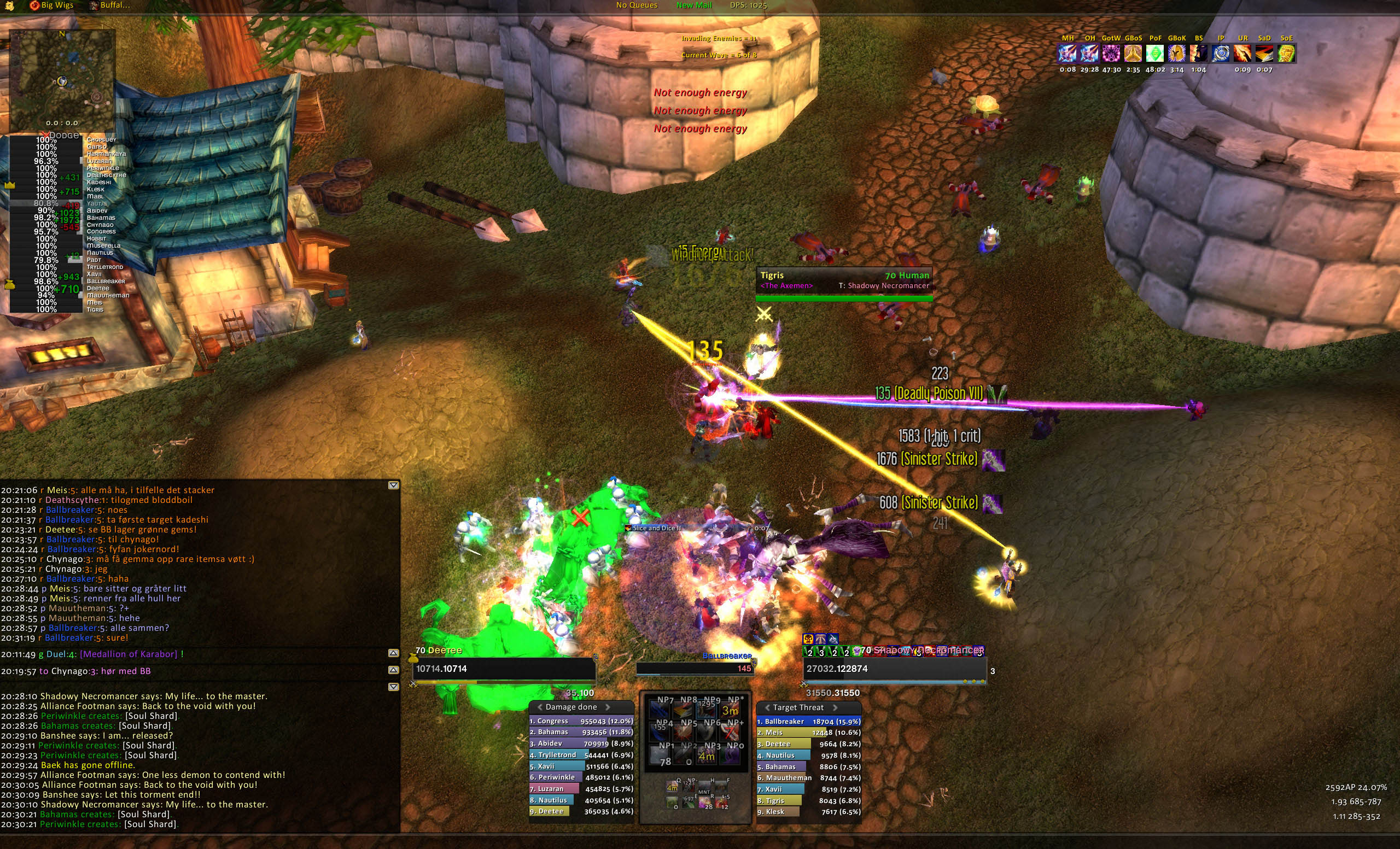
Task: Click the Greater Blessing of Kings buff icon
Action: (x=1177, y=54)
